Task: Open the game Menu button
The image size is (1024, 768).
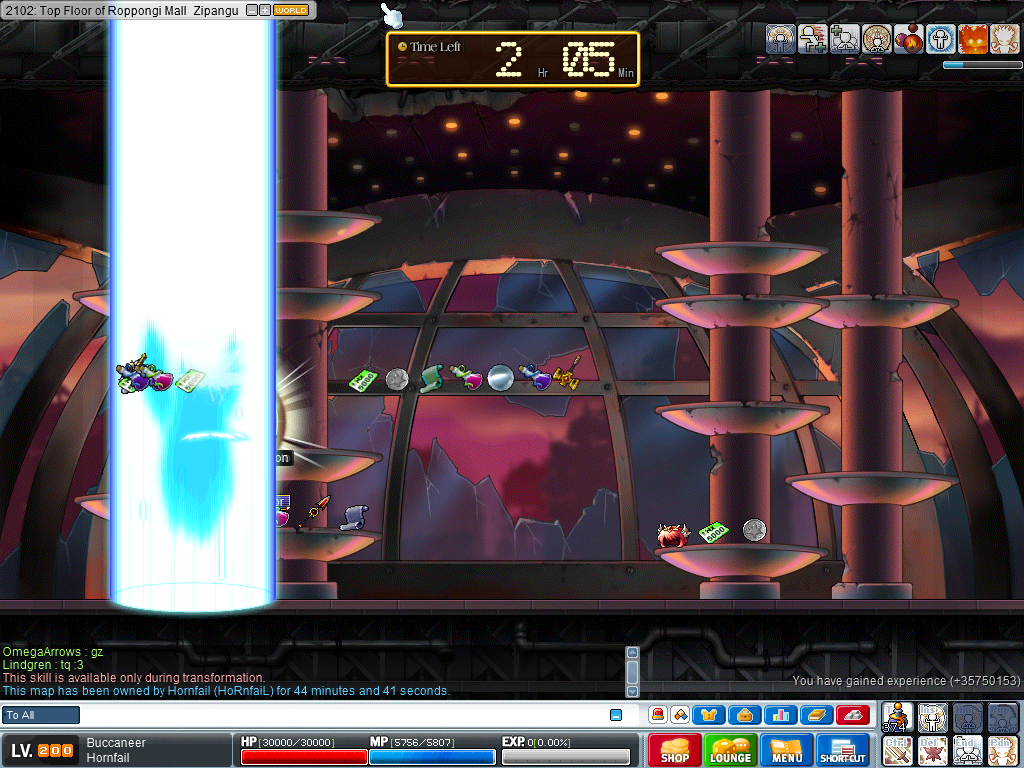Action: click(x=786, y=750)
